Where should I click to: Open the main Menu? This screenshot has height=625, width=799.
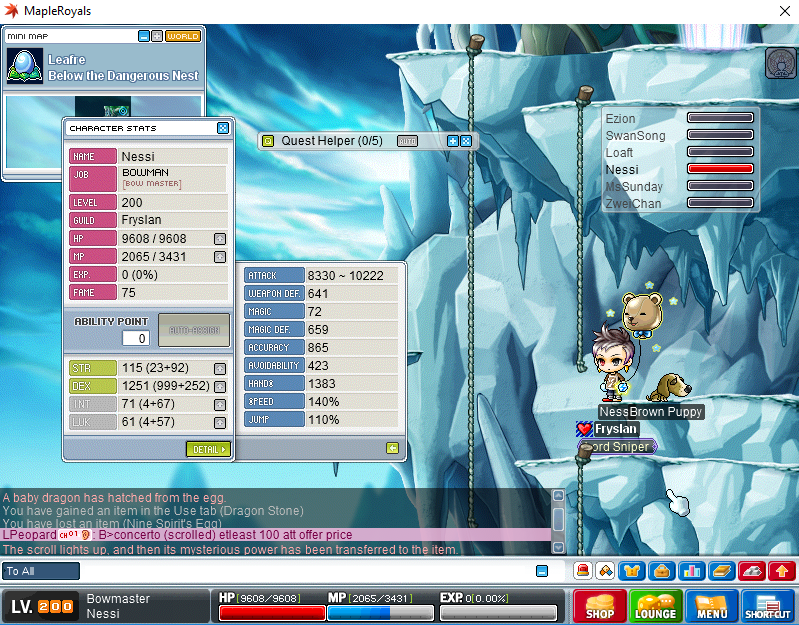coord(711,607)
